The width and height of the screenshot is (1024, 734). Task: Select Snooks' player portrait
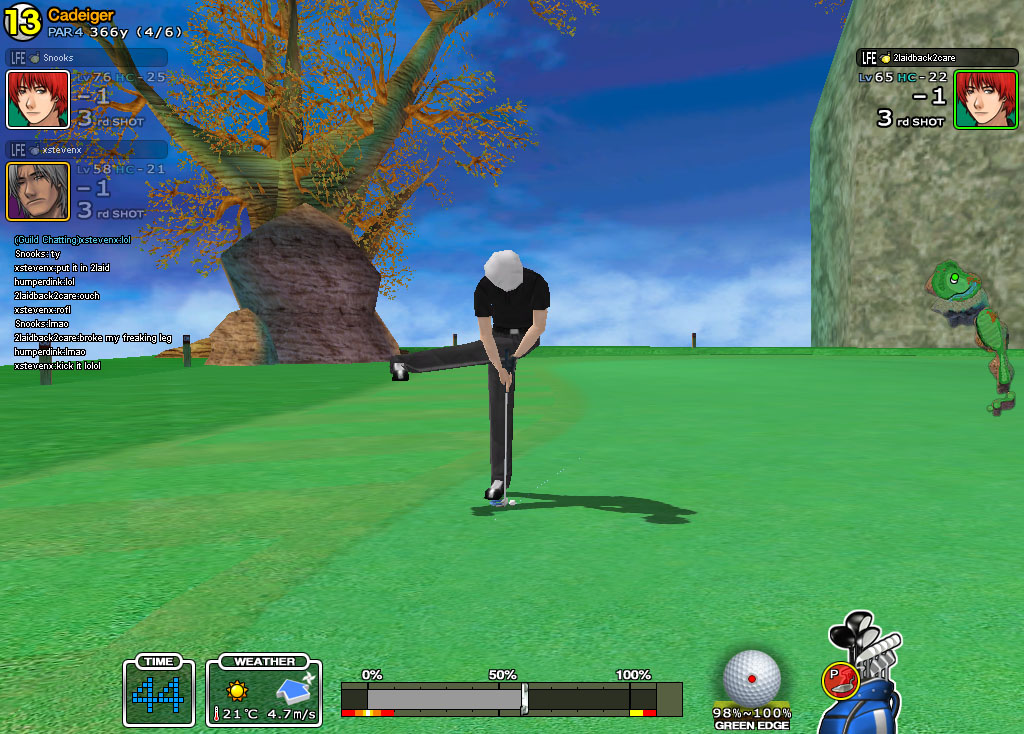tap(38, 100)
